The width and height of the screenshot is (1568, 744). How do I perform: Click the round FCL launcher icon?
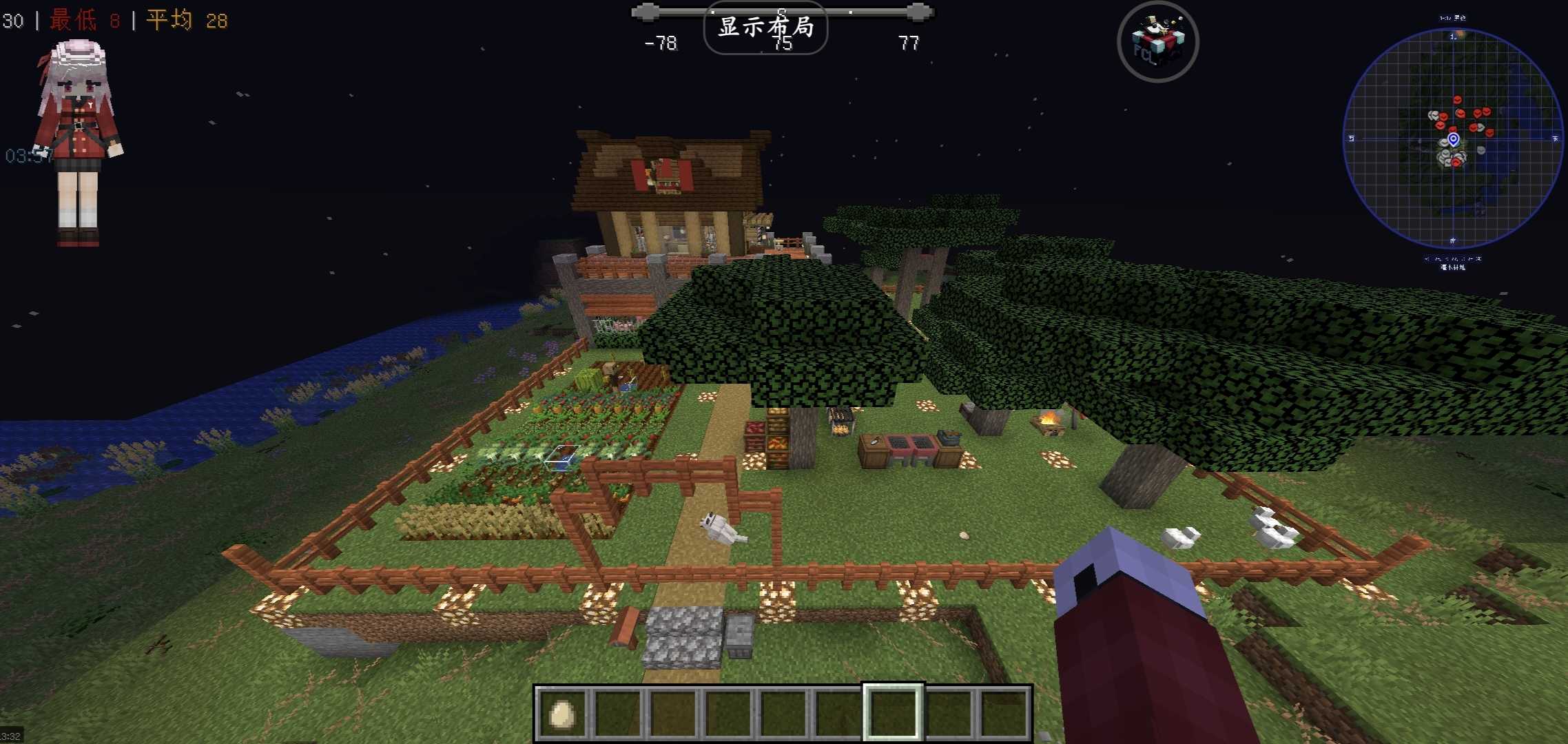click(x=1157, y=42)
